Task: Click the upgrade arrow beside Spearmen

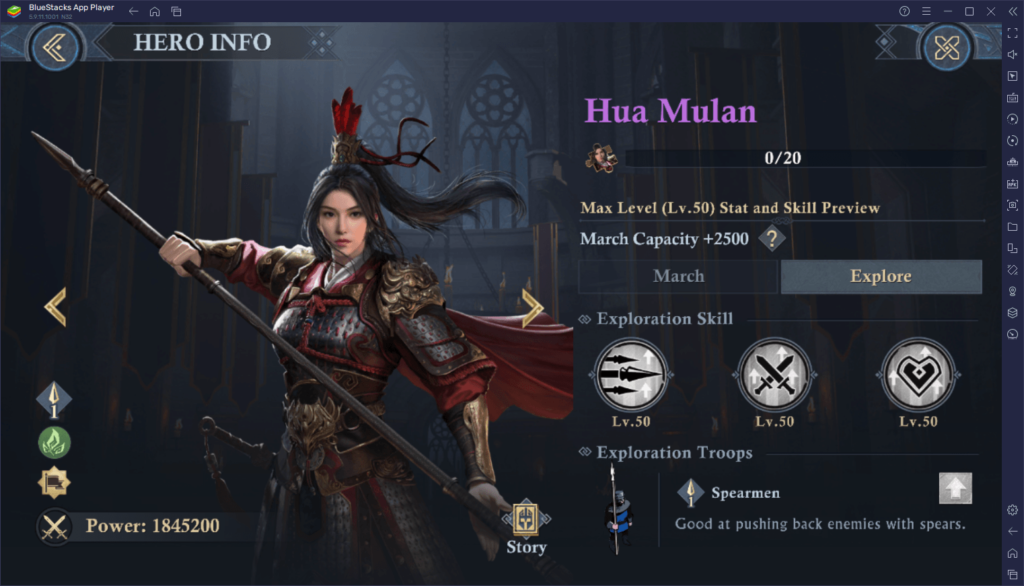Action: (x=955, y=488)
